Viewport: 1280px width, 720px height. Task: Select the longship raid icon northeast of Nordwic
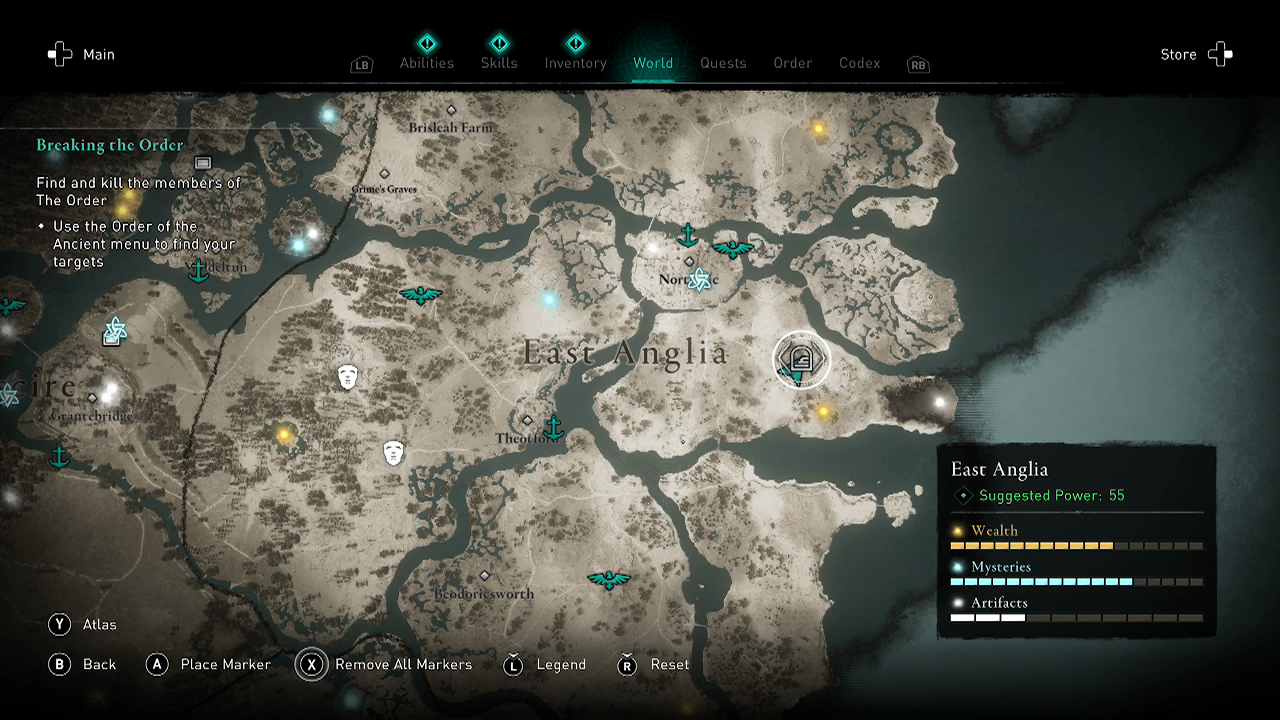[733, 249]
